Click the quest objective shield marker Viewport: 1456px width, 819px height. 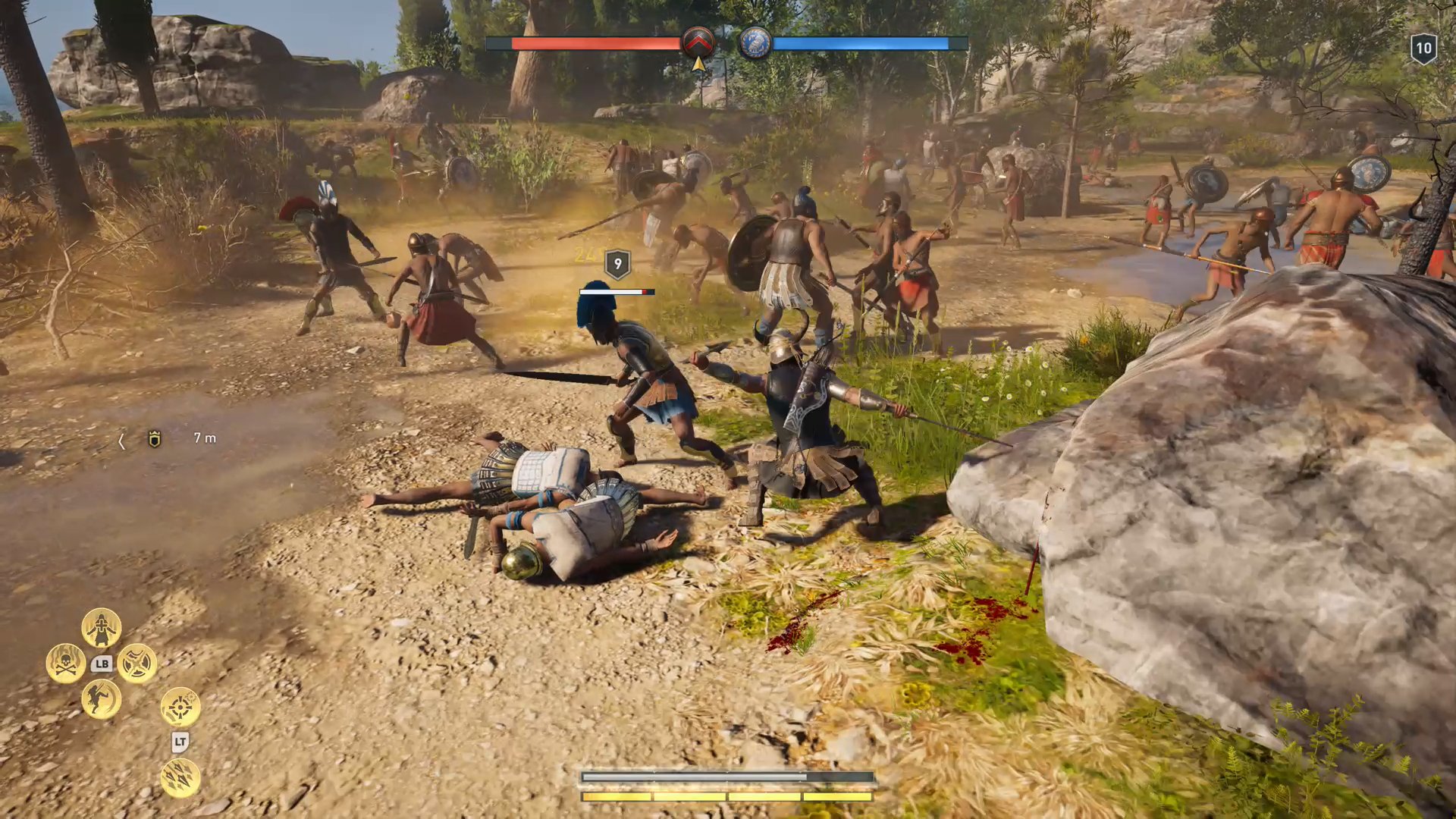point(155,438)
